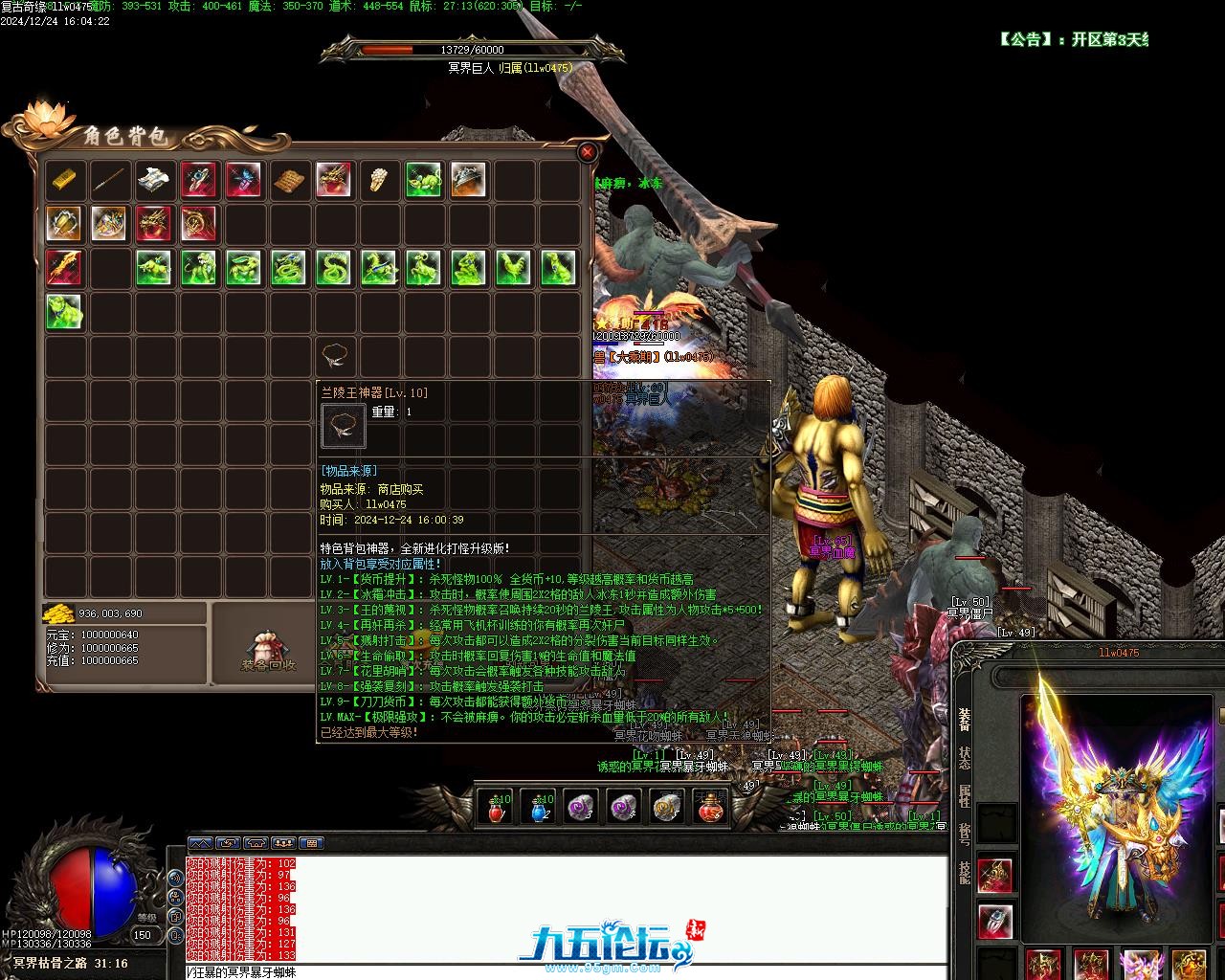
Task: Pick the wooden spear inventory item
Action: [x=109, y=179]
